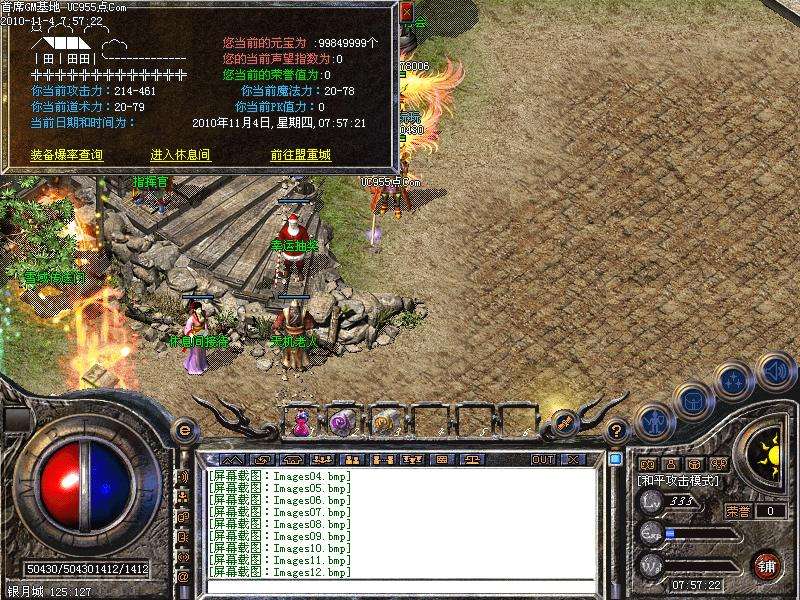The height and width of the screenshot is (600, 800).
Task: Open the character status round button
Action: coord(653,421)
